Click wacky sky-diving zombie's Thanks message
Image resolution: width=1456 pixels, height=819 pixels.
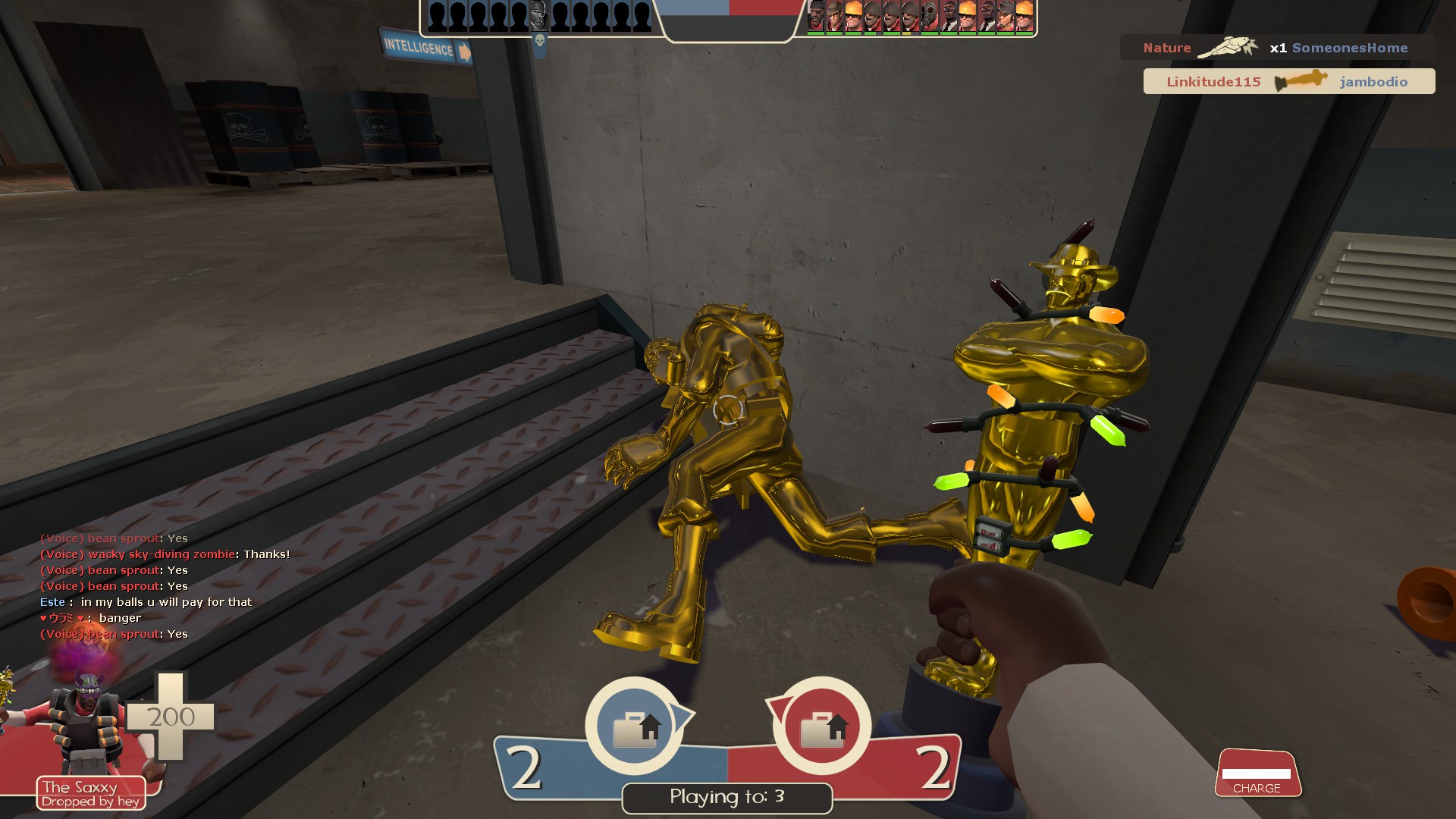pos(165,554)
